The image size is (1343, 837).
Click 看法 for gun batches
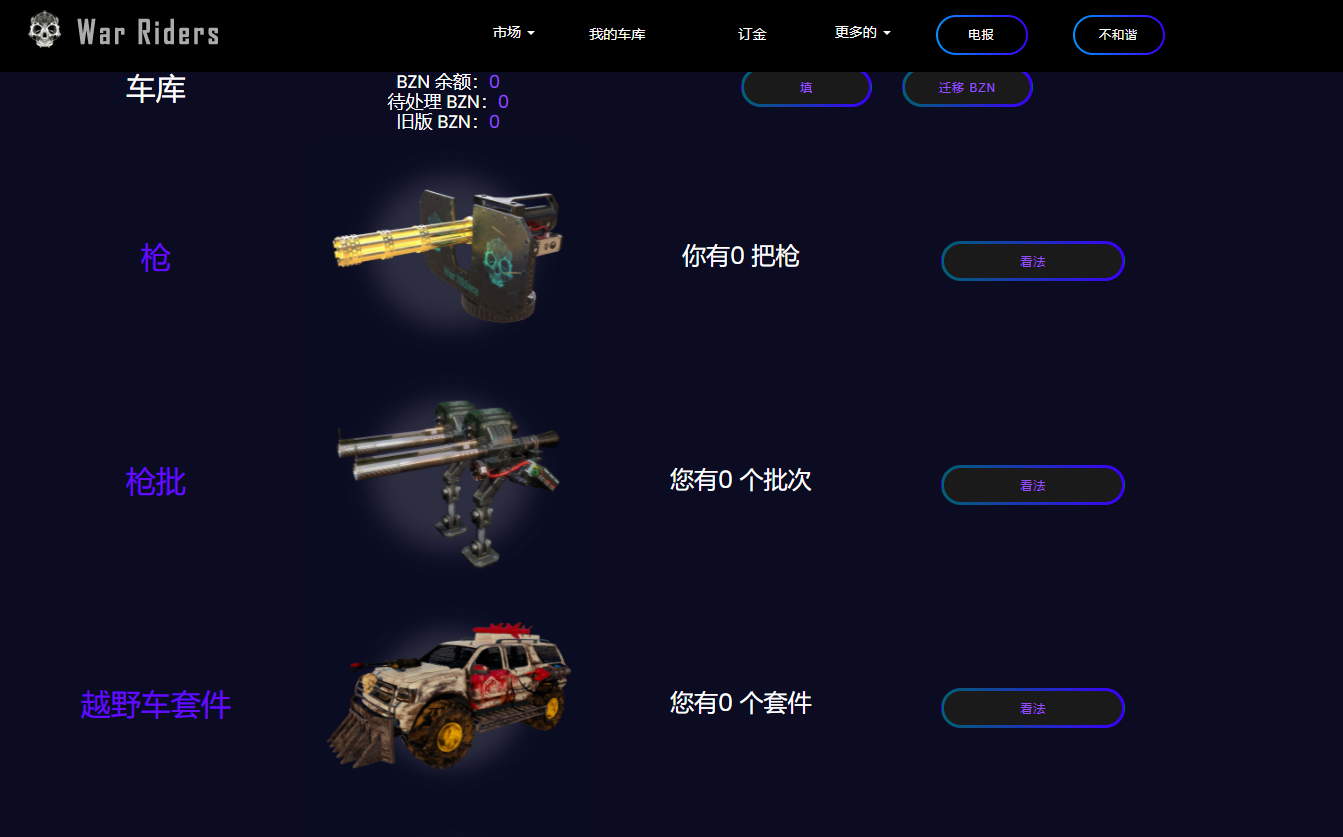coord(1032,484)
